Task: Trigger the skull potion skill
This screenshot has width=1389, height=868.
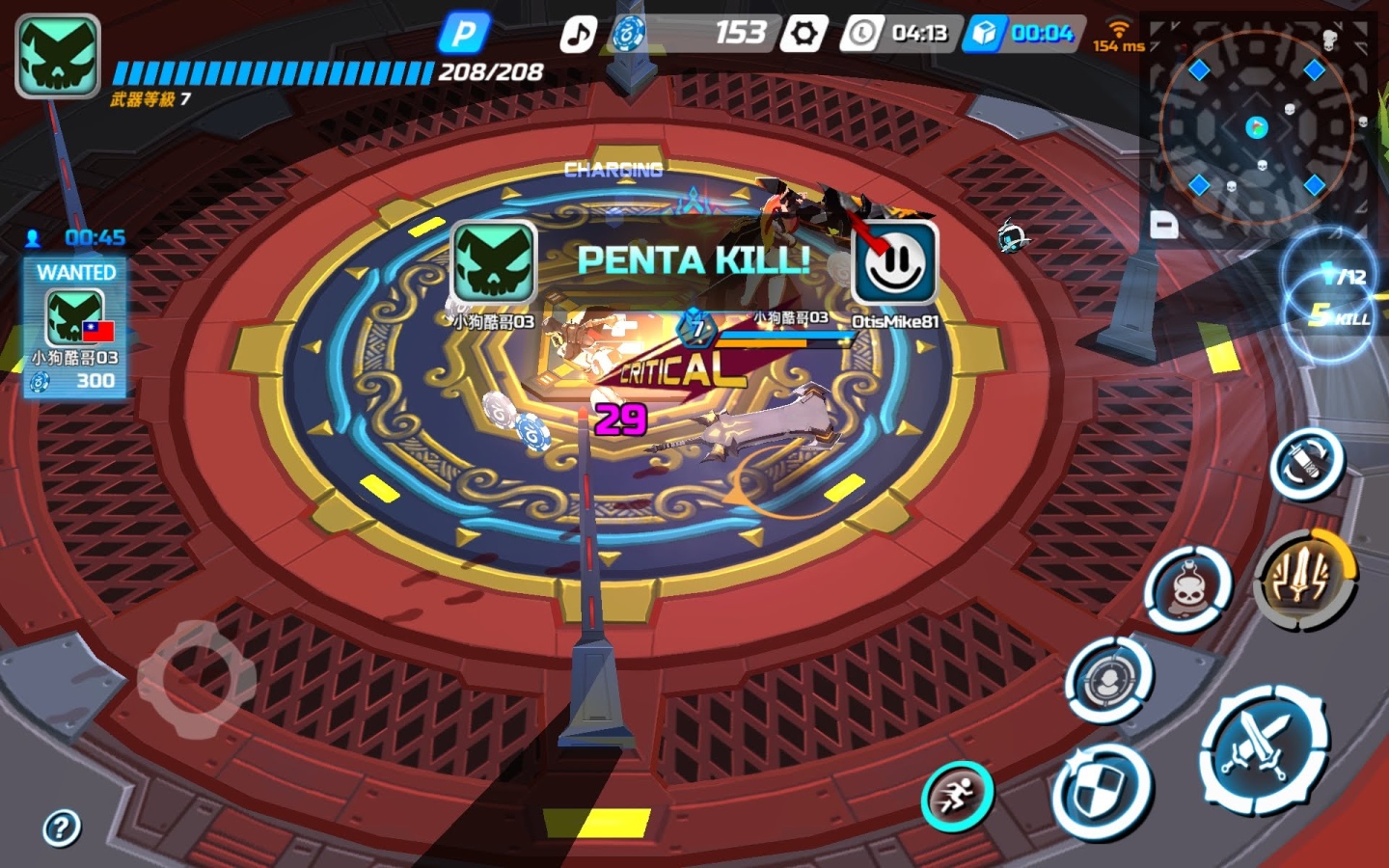Action: 1187,588
